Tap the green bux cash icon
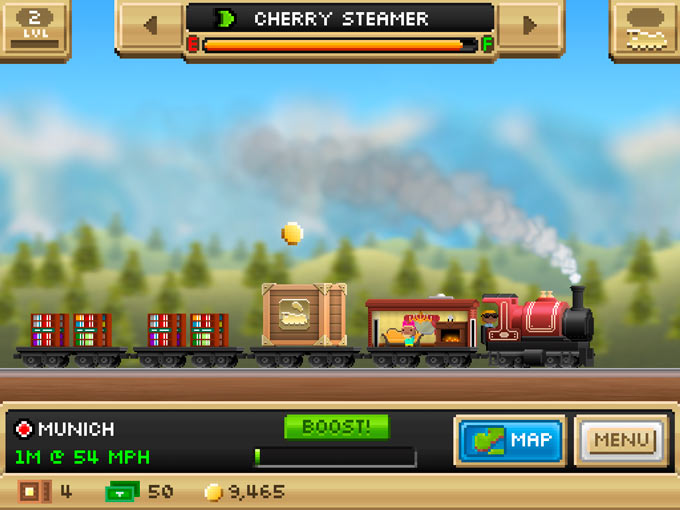The image size is (680, 510). tap(122, 492)
